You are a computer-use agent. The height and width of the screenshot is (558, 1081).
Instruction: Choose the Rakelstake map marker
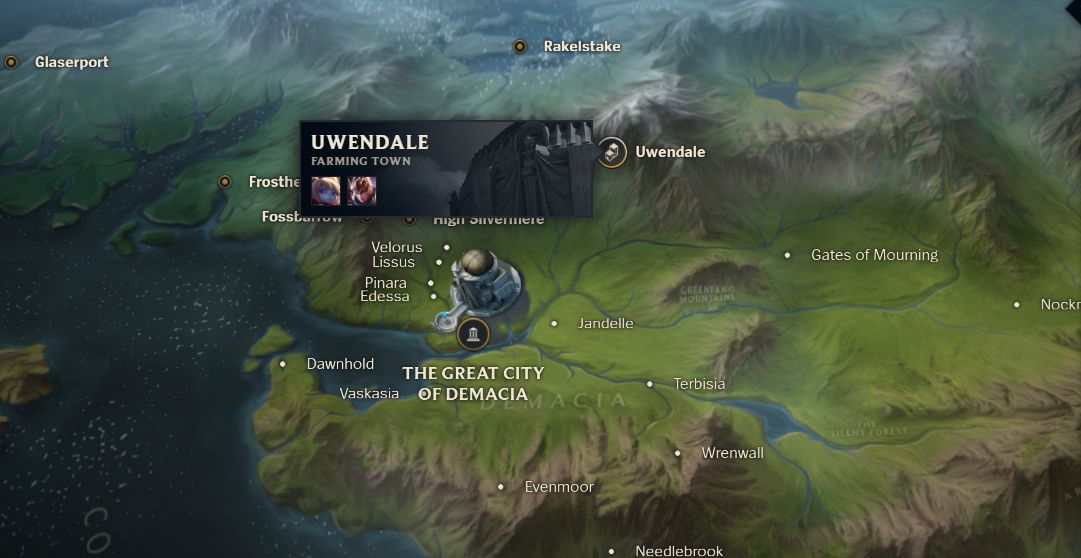click(520, 46)
